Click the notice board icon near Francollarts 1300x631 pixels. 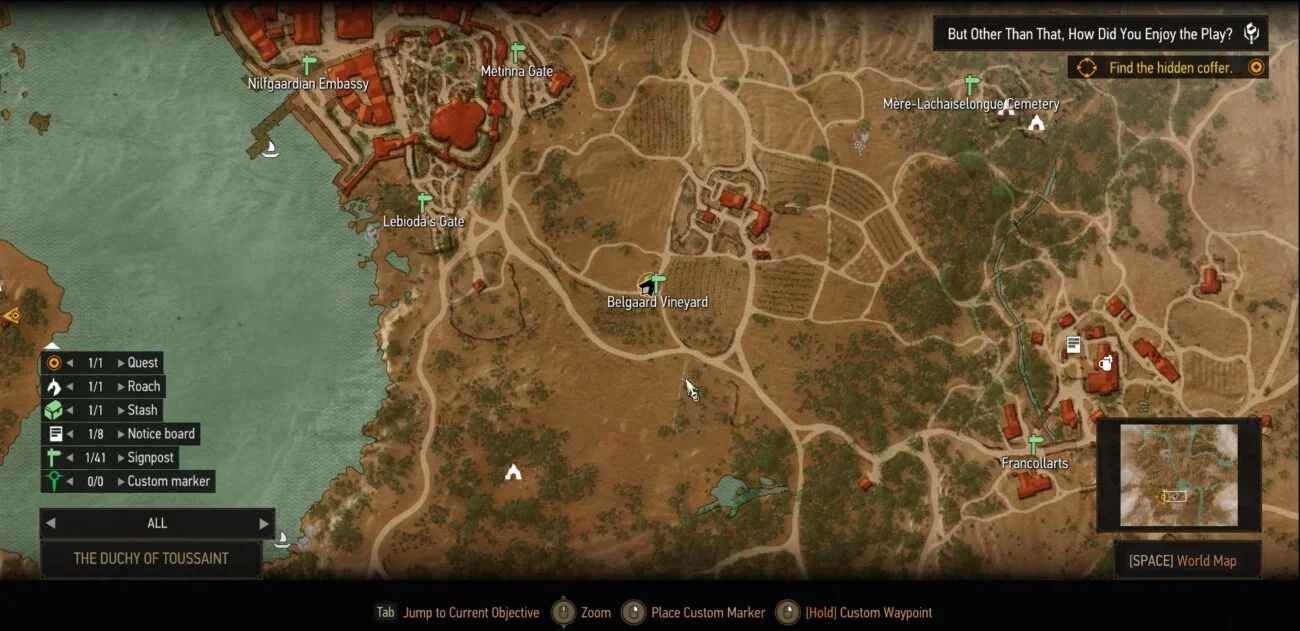1073,345
